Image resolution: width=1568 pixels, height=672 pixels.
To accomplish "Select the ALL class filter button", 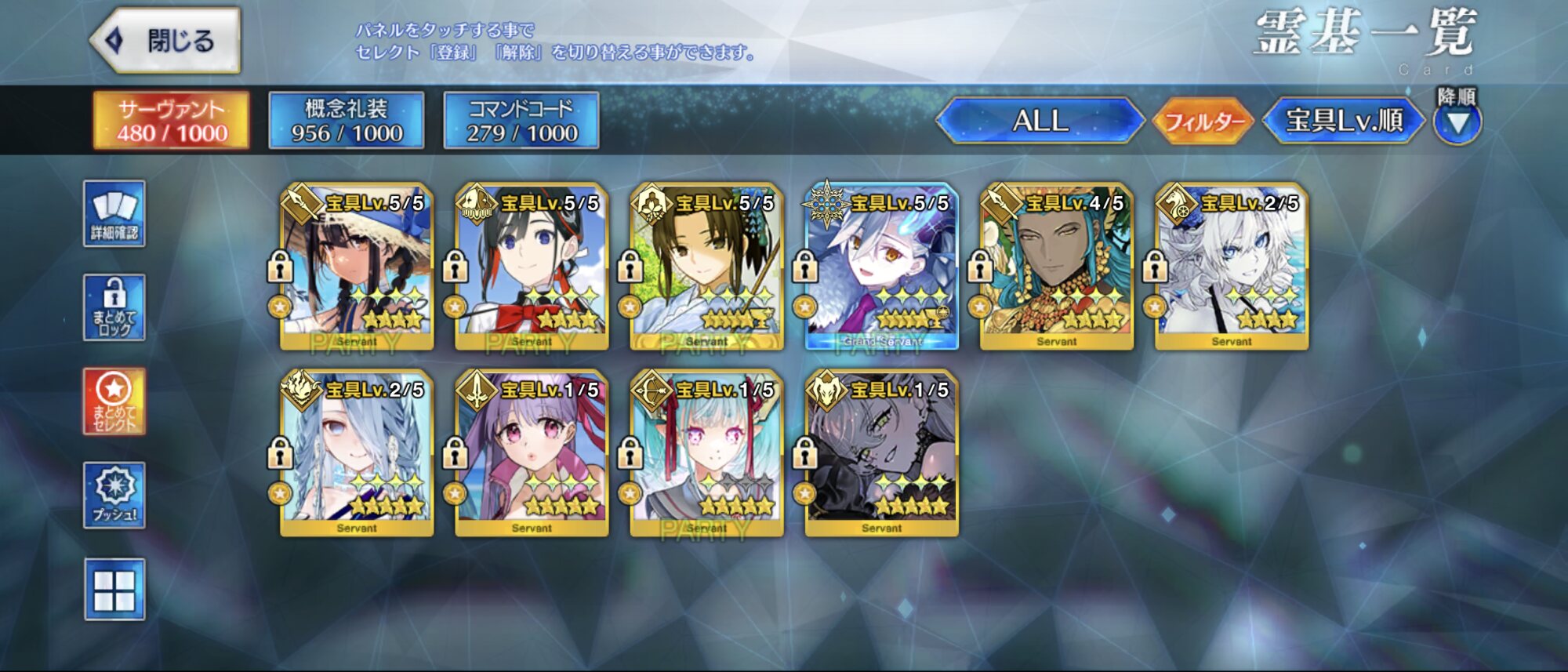I will (x=1040, y=121).
